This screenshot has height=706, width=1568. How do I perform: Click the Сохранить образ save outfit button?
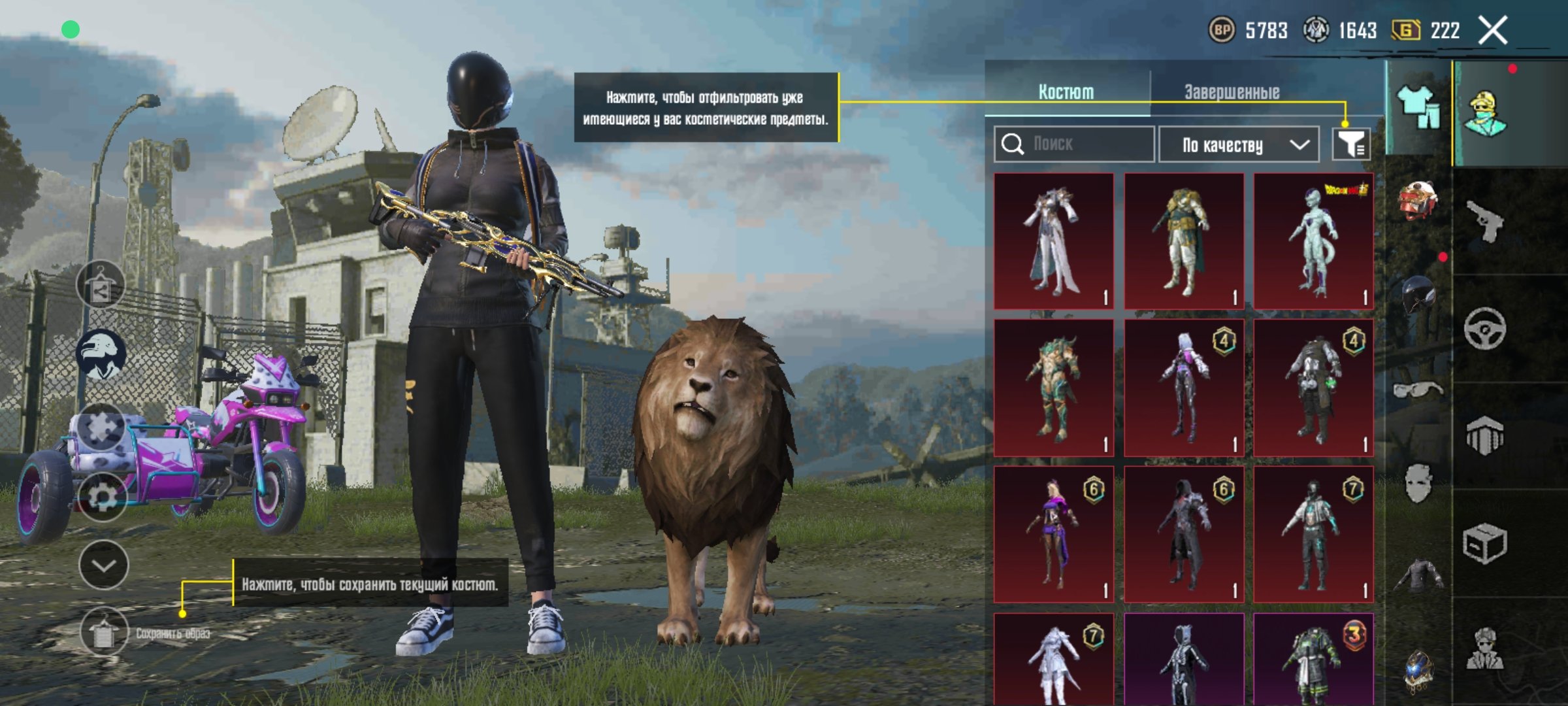coord(105,631)
